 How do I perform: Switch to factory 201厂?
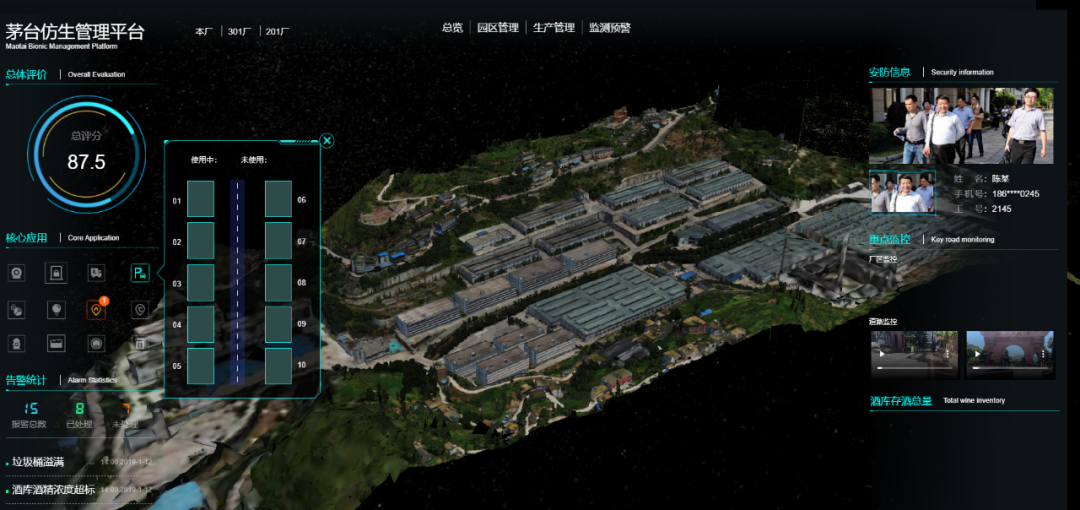[277, 32]
